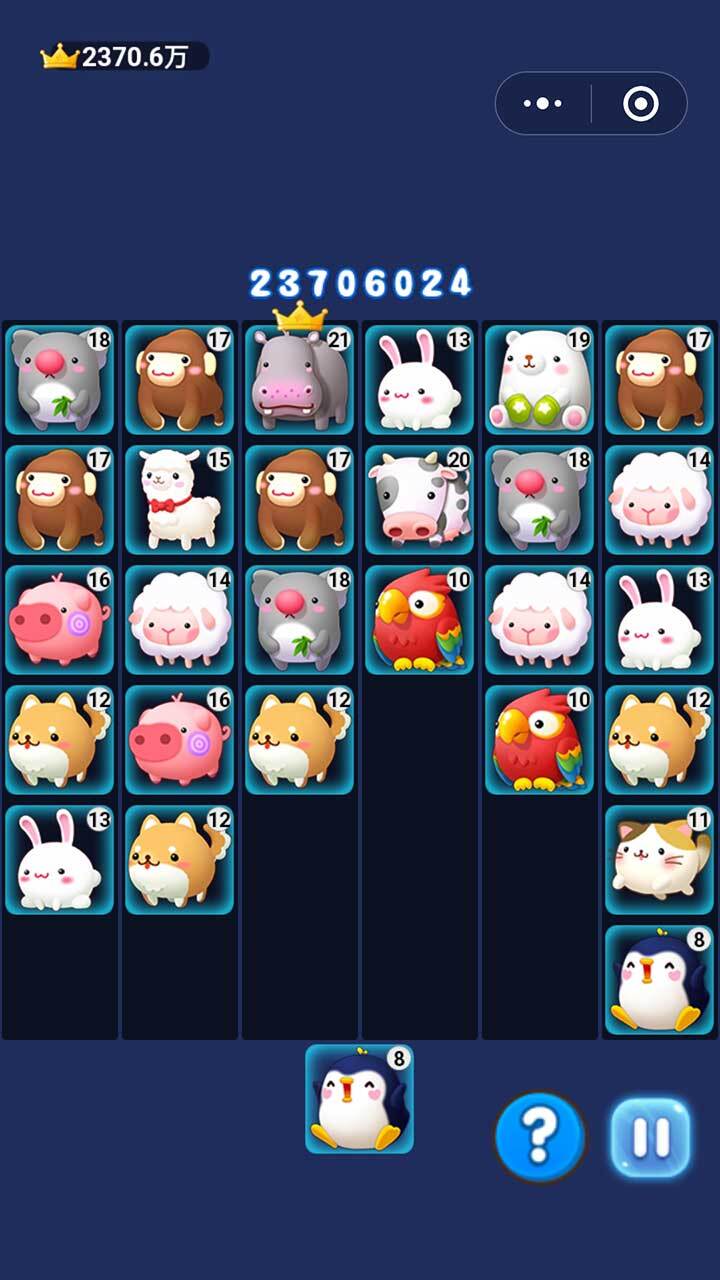Open the mini program three-dots menu

pos(543,103)
